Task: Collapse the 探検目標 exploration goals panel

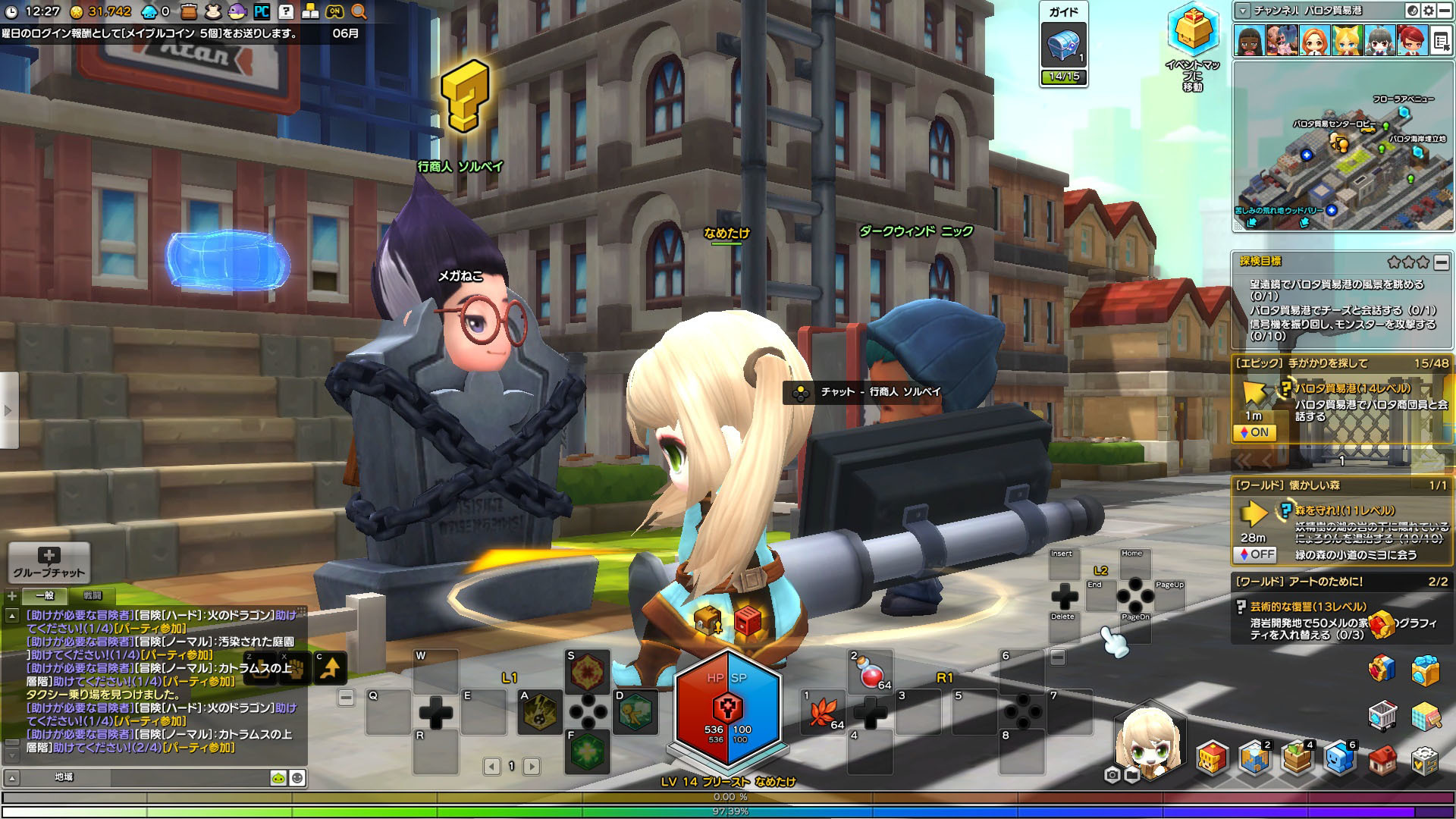Action: point(1441,262)
